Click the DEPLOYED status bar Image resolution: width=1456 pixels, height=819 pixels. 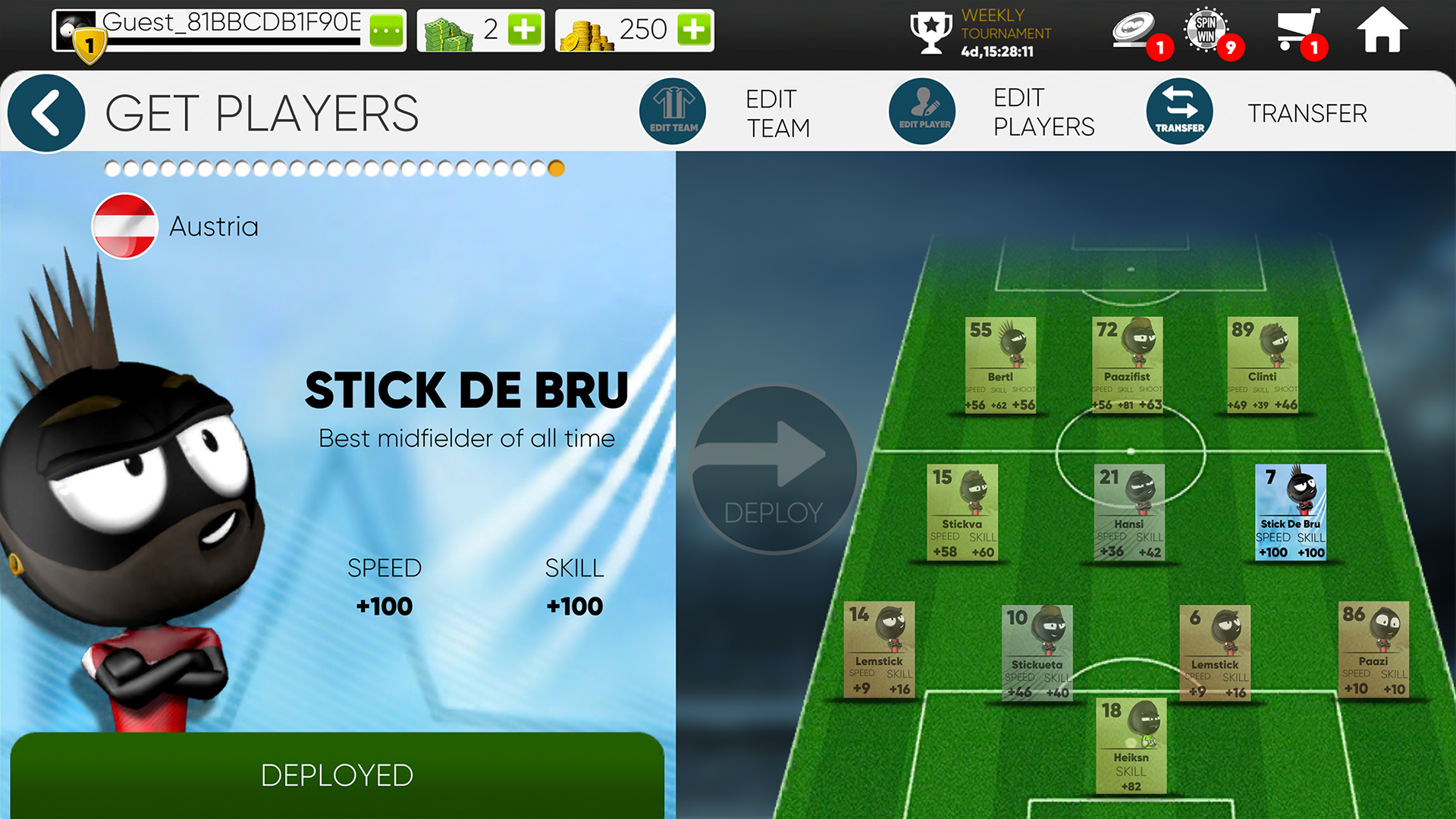pyautogui.click(x=337, y=775)
